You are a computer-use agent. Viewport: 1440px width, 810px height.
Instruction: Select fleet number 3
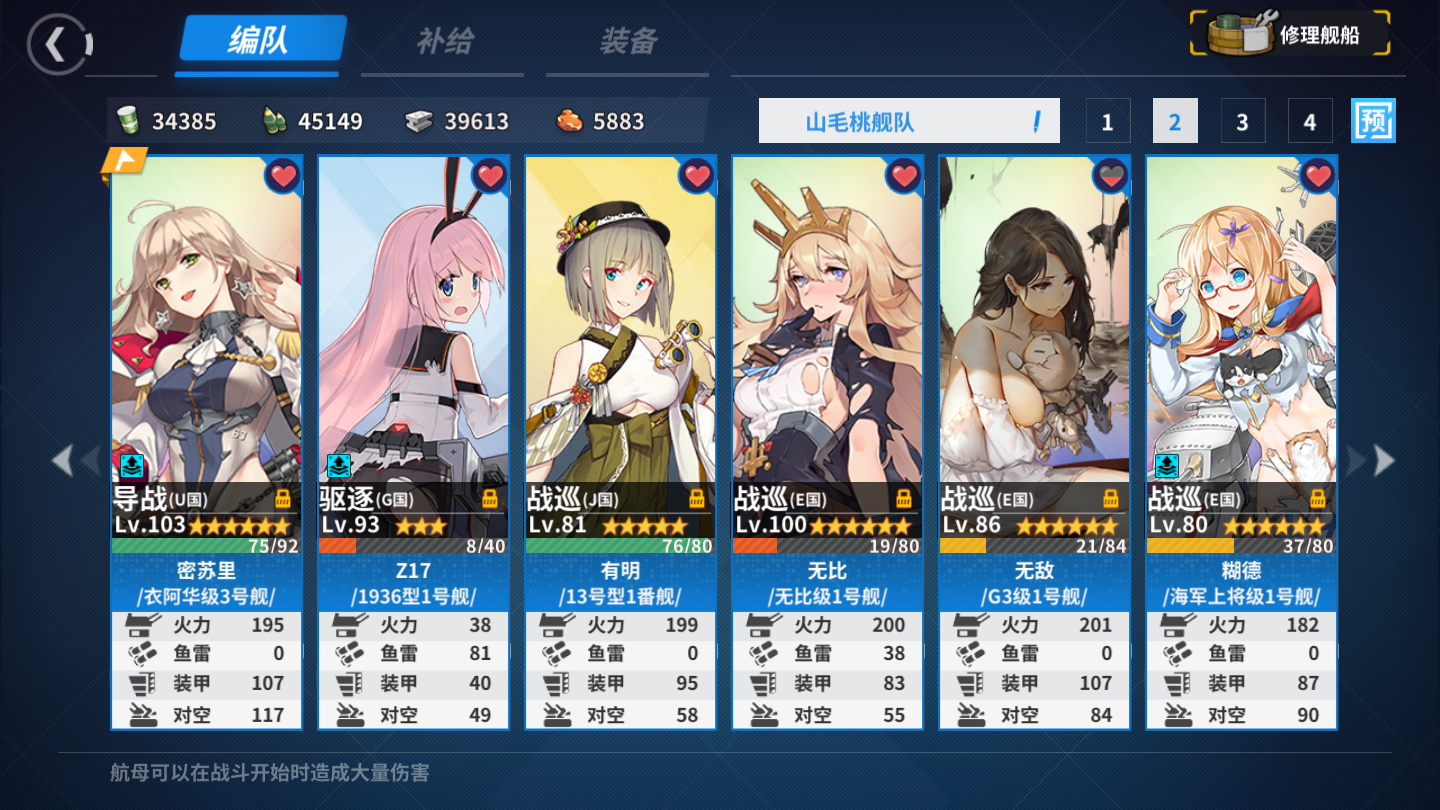pos(1242,120)
